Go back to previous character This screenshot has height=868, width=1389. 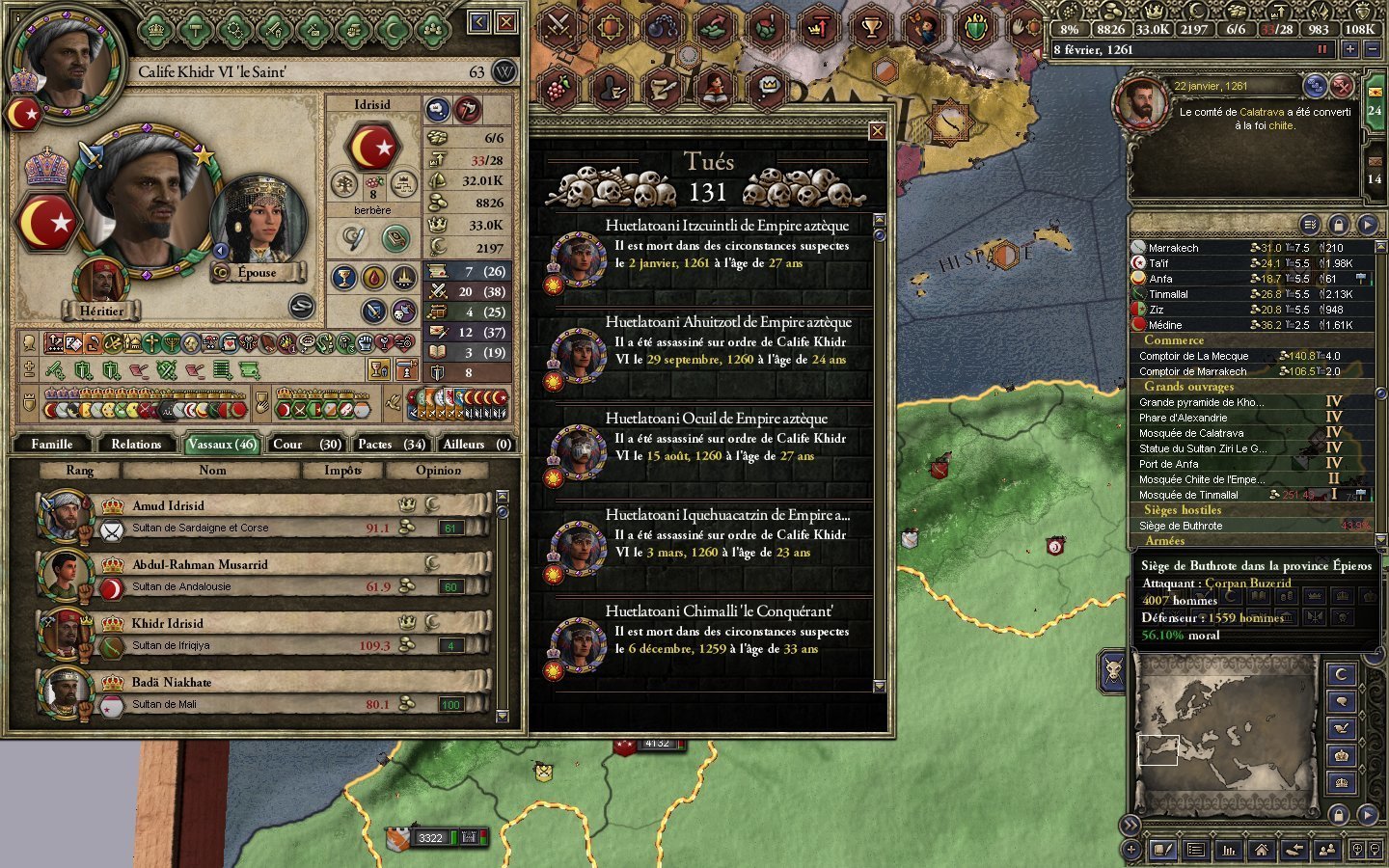tap(478, 22)
